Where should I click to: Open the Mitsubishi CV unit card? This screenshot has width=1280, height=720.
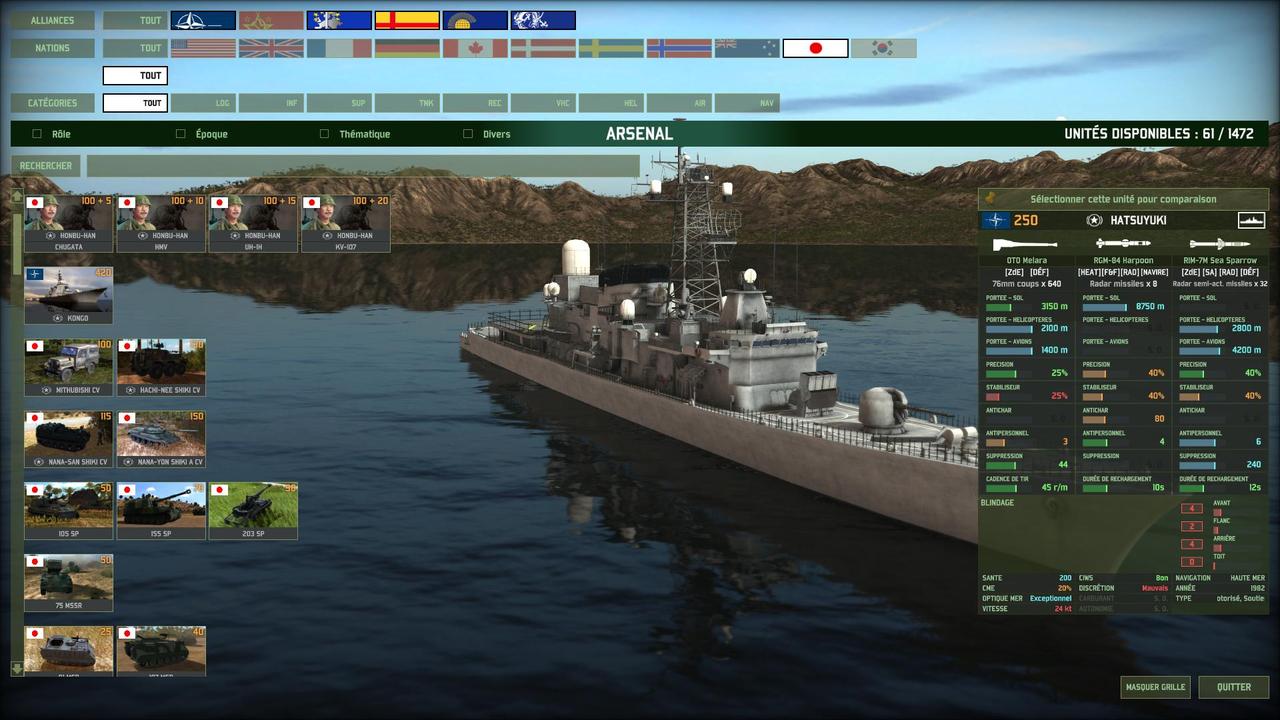pos(69,367)
